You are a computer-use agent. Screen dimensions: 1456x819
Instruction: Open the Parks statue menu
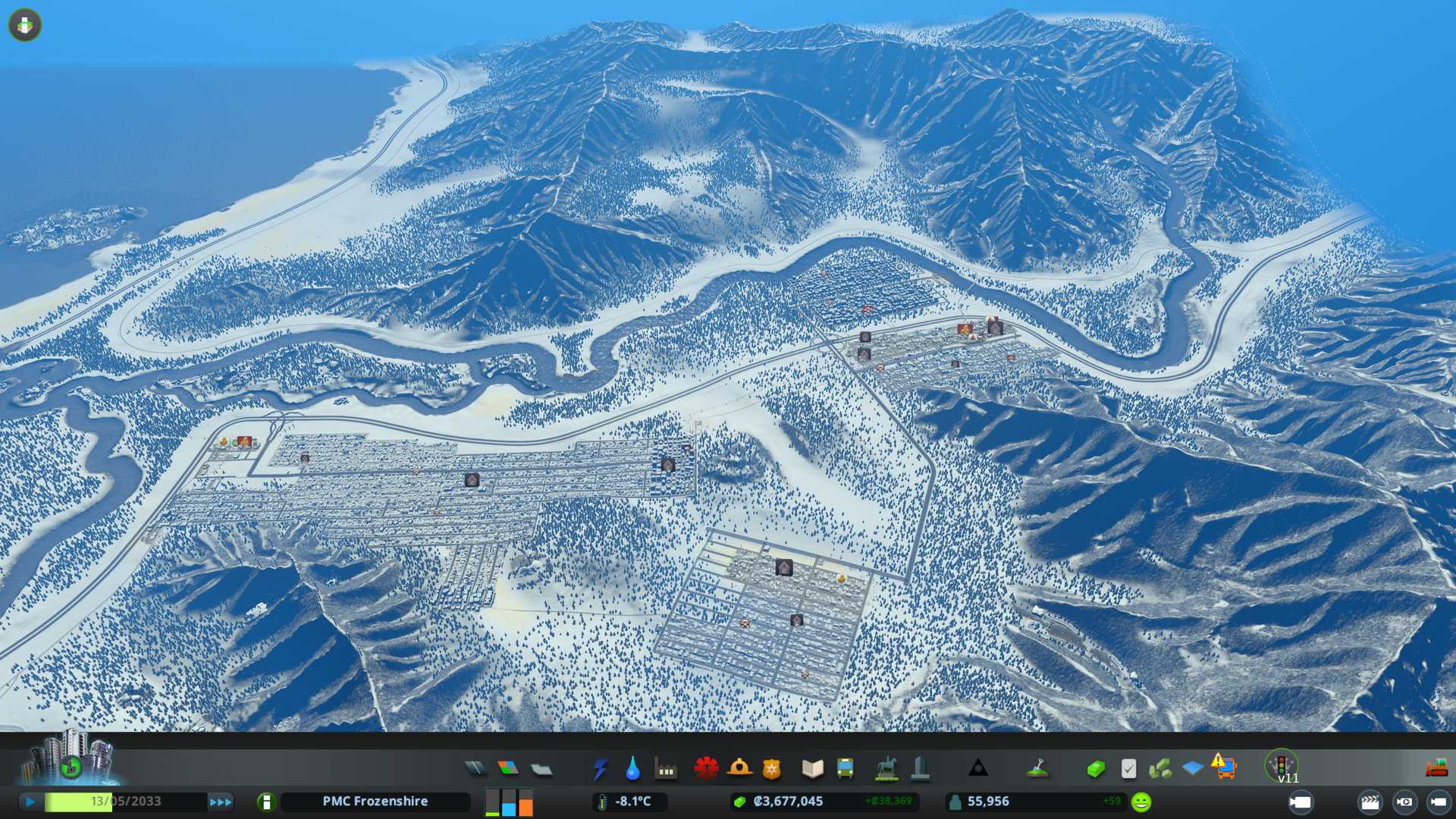coord(886,769)
